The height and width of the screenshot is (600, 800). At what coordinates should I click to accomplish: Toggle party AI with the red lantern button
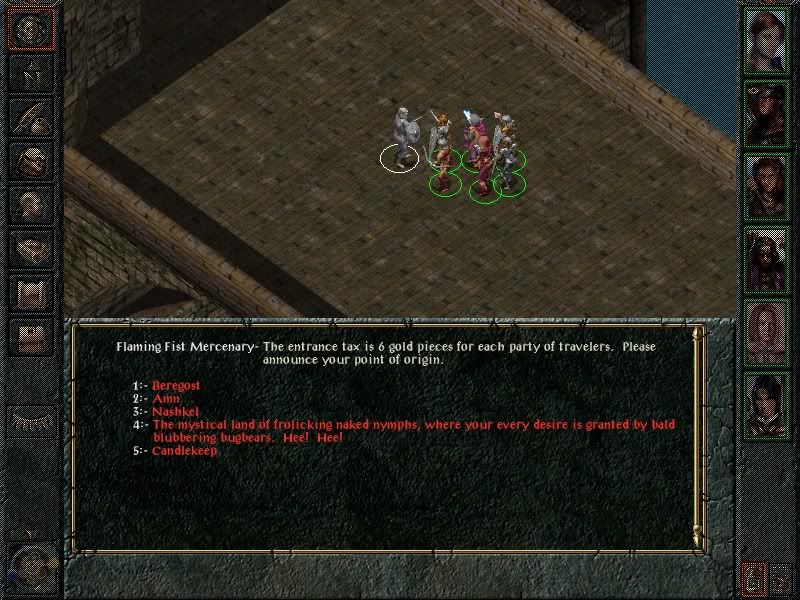(x=754, y=578)
